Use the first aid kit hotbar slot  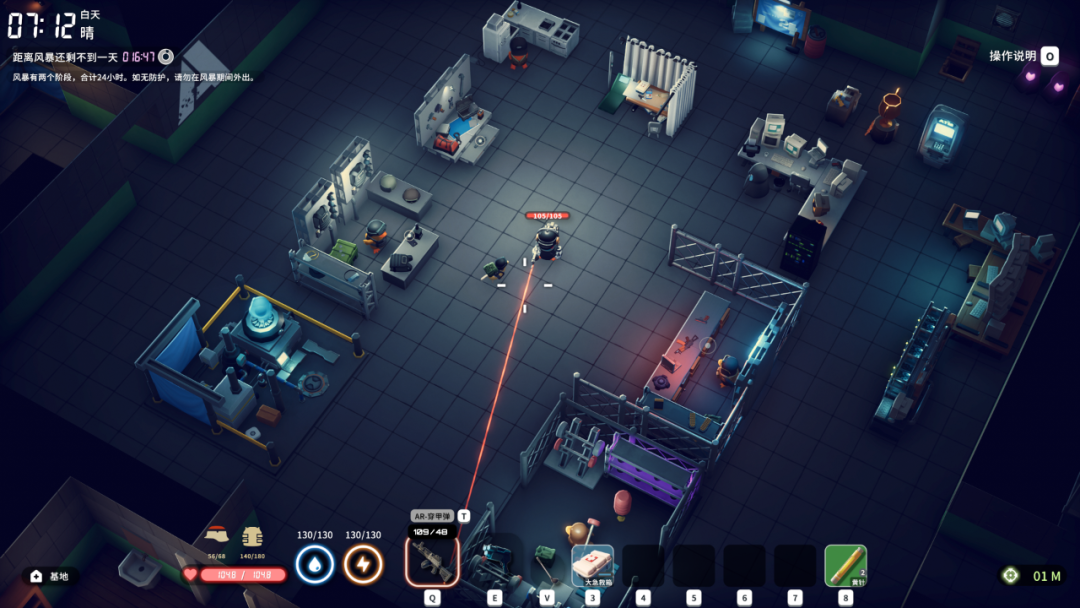[592, 565]
